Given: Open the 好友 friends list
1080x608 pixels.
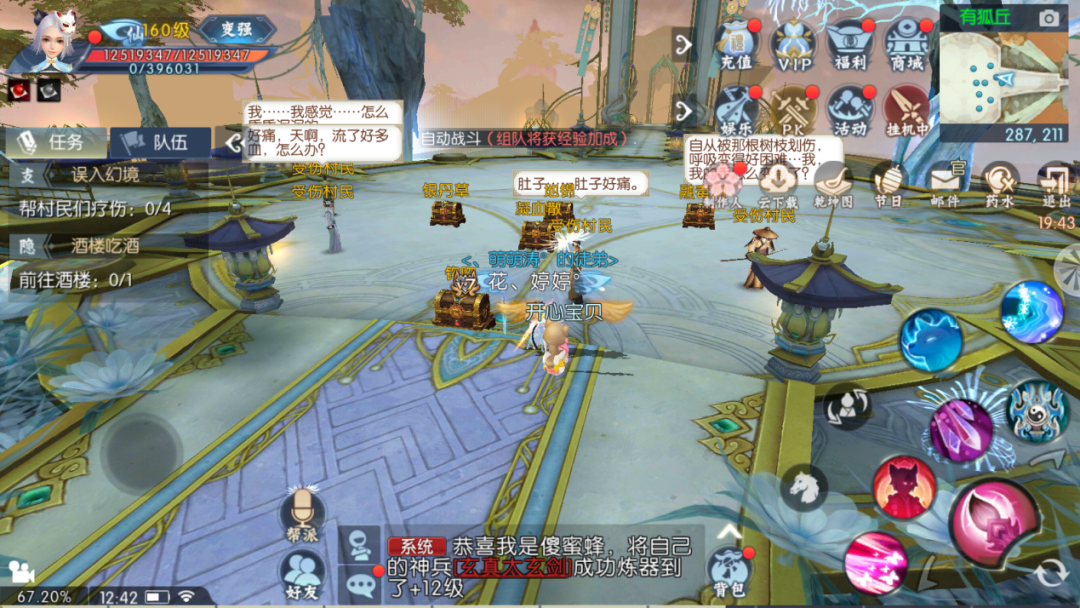Looking at the screenshot, I should point(302,577).
